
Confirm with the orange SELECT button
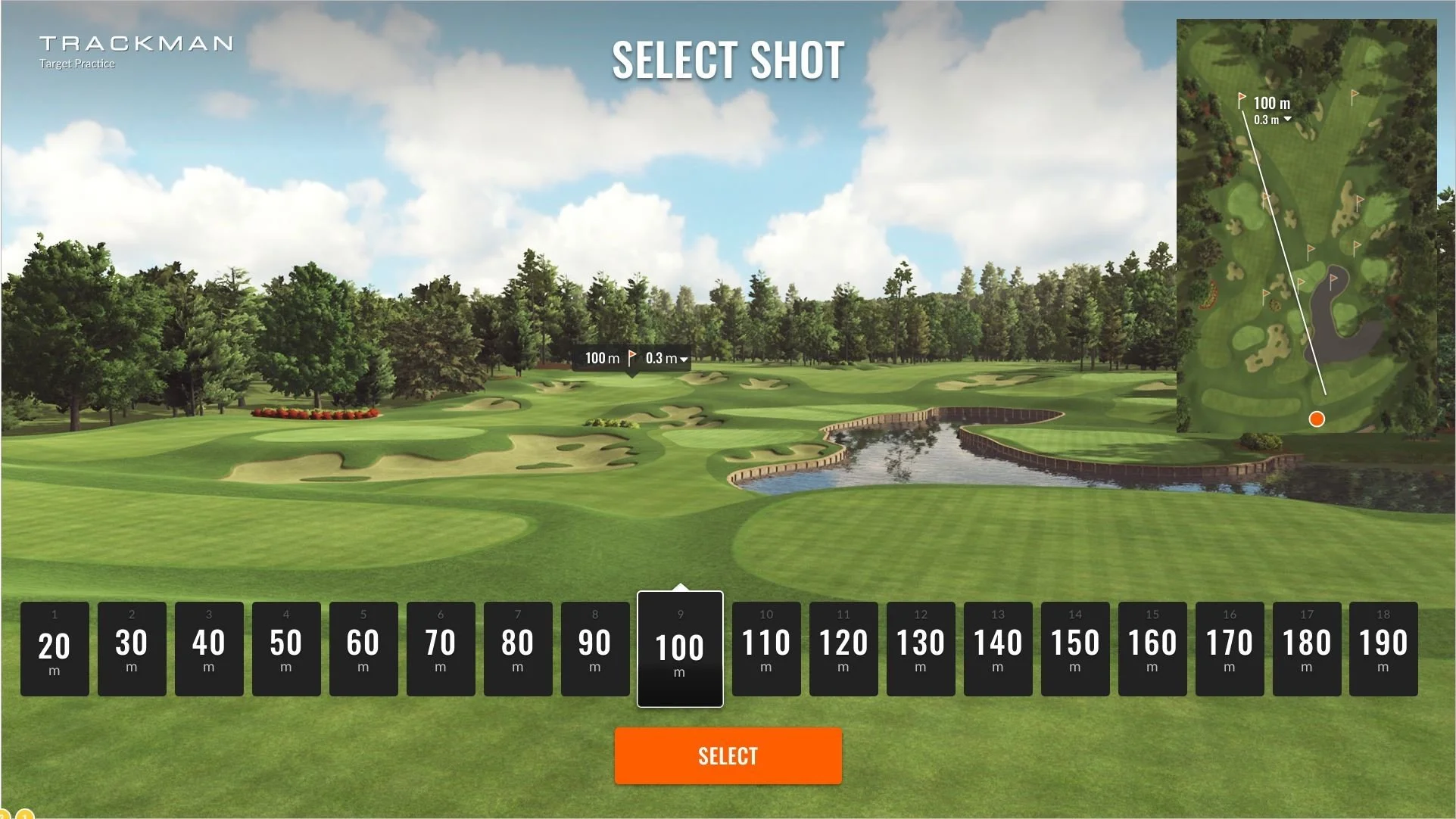point(728,755)
